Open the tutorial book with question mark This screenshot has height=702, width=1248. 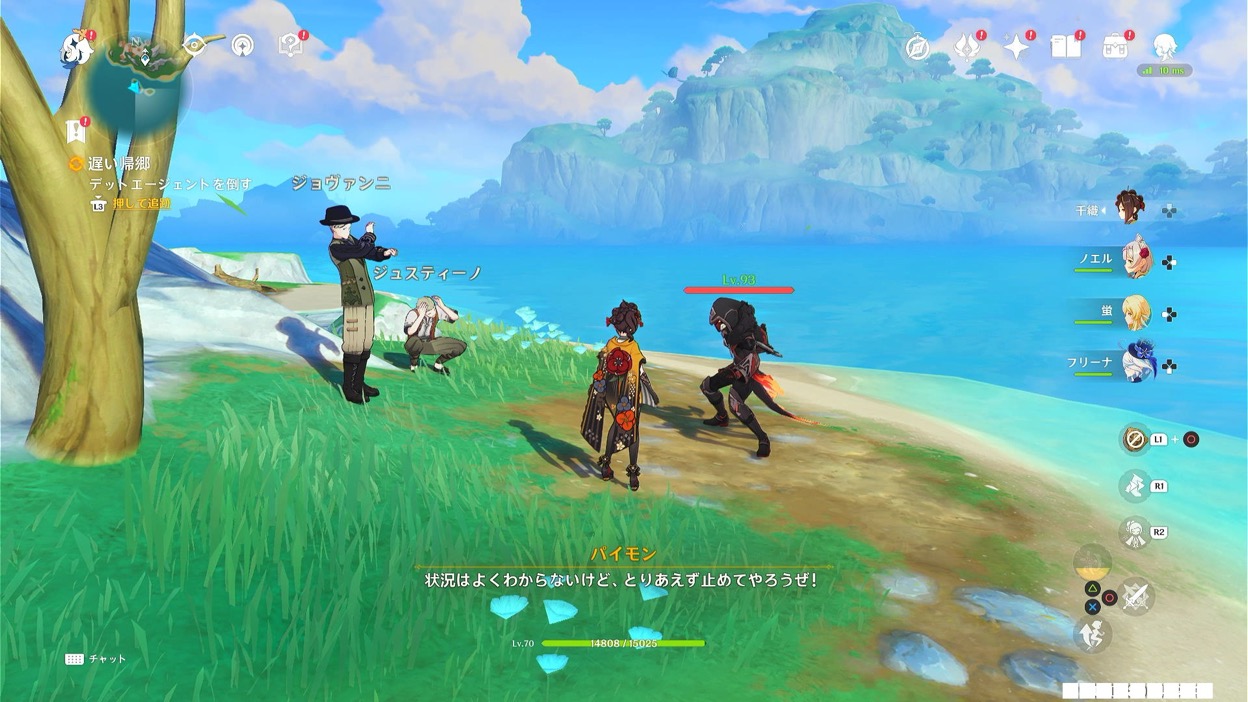tap(290, 45)
